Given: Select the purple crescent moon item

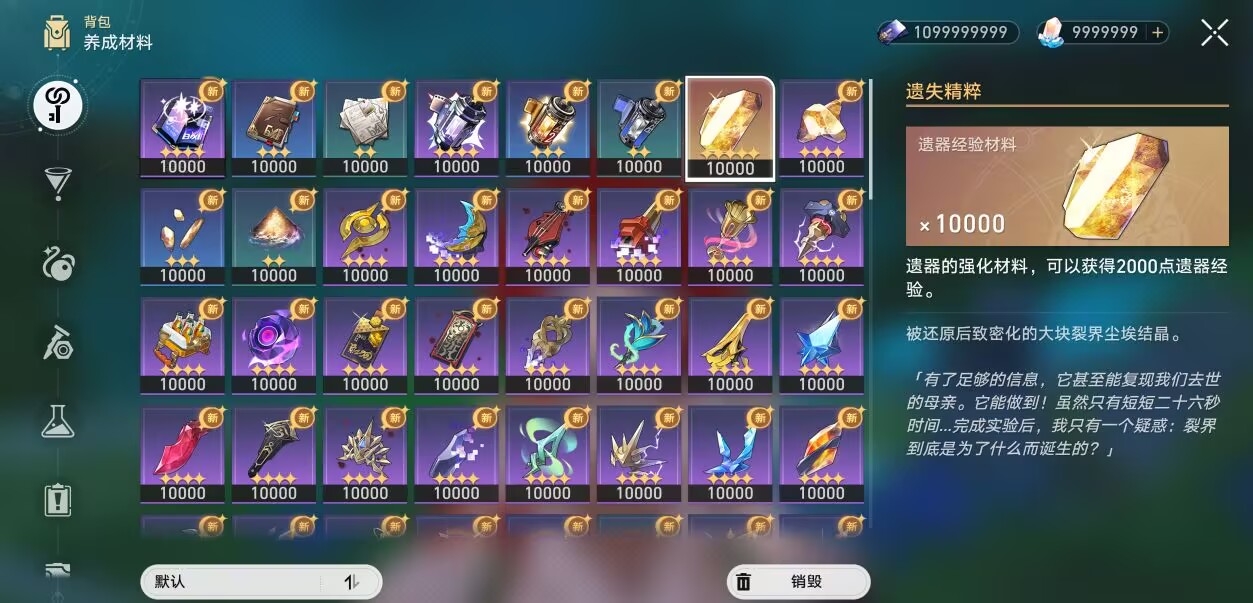Looking at the screenshot, I should (x=456, y=237).
